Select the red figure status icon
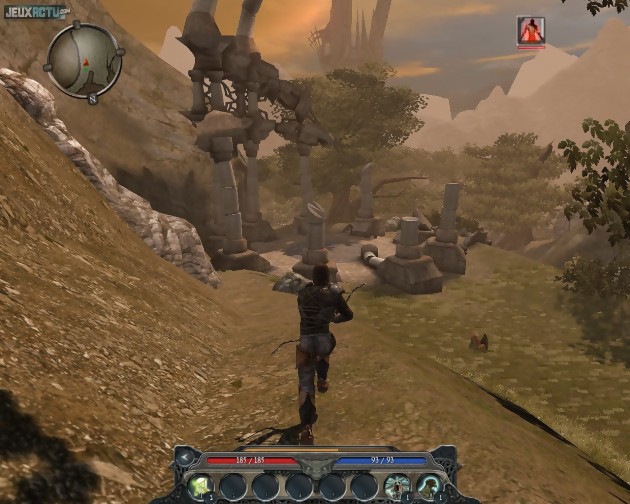The height and width of the screenshot is (504, 630). 531,31
